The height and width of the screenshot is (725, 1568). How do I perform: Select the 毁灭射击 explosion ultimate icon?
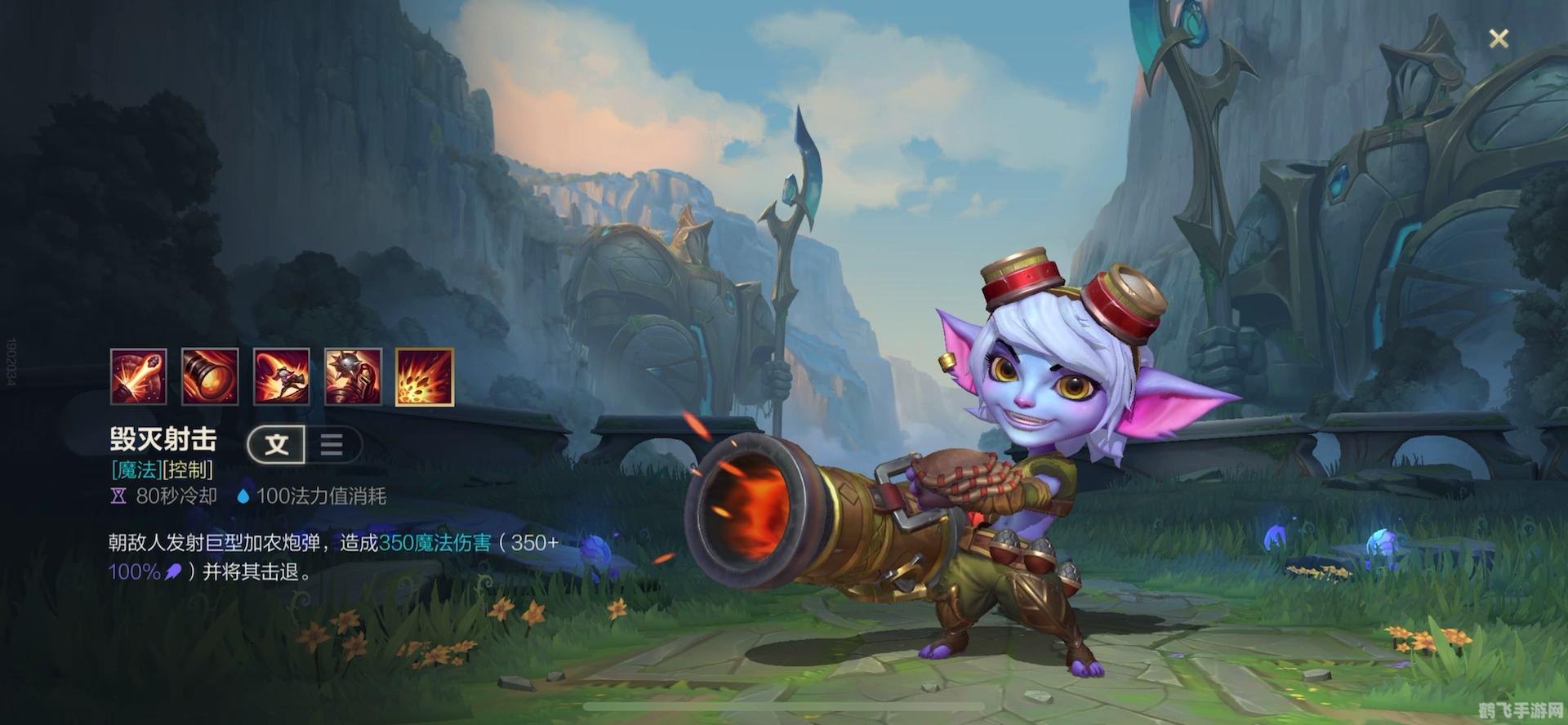pos(425,376)
